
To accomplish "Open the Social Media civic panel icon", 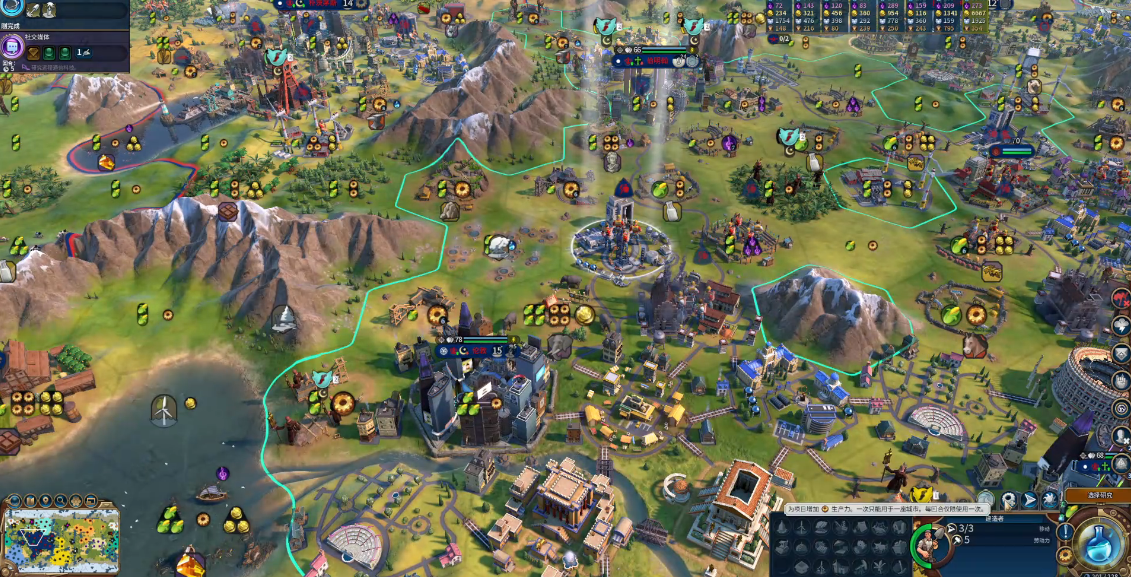I will click(14, 47).
